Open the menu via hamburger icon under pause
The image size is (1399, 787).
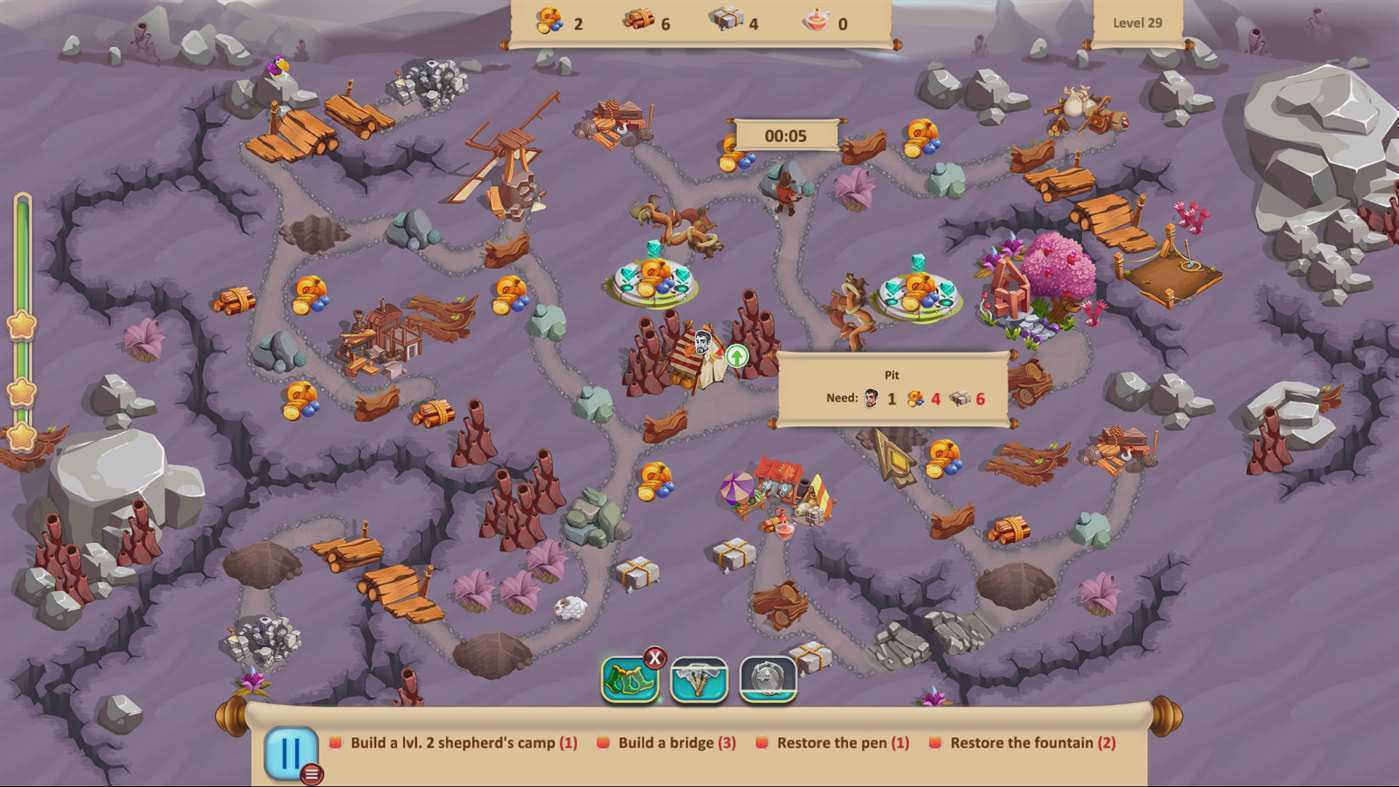tap(312, 772)
